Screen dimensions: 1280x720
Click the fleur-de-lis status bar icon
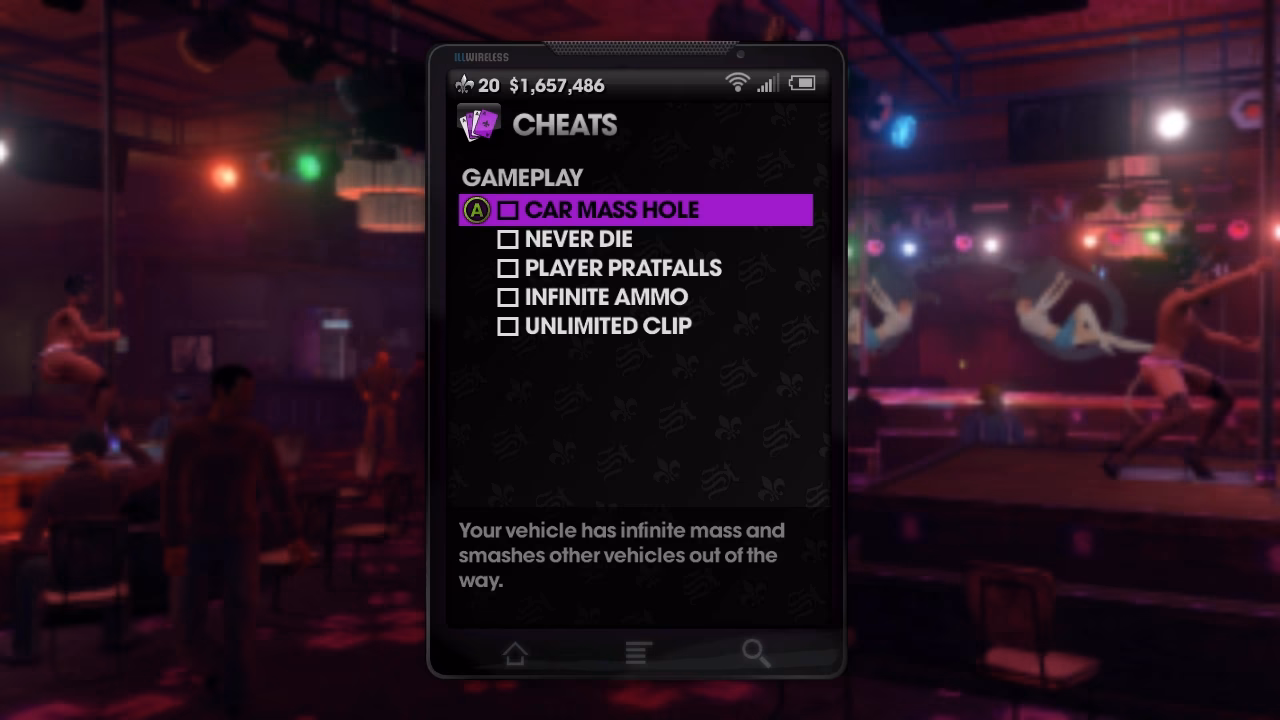pyautogui.click(x=463, y=85)
